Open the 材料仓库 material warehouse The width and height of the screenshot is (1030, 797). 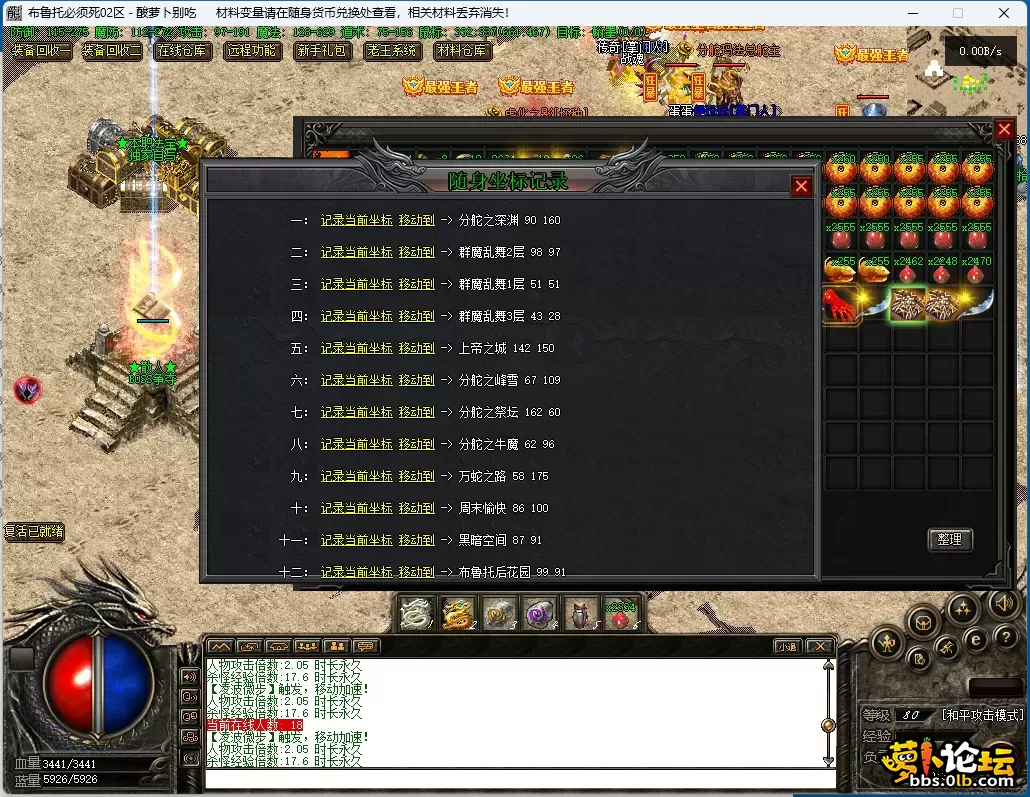(x=462, y=50)
